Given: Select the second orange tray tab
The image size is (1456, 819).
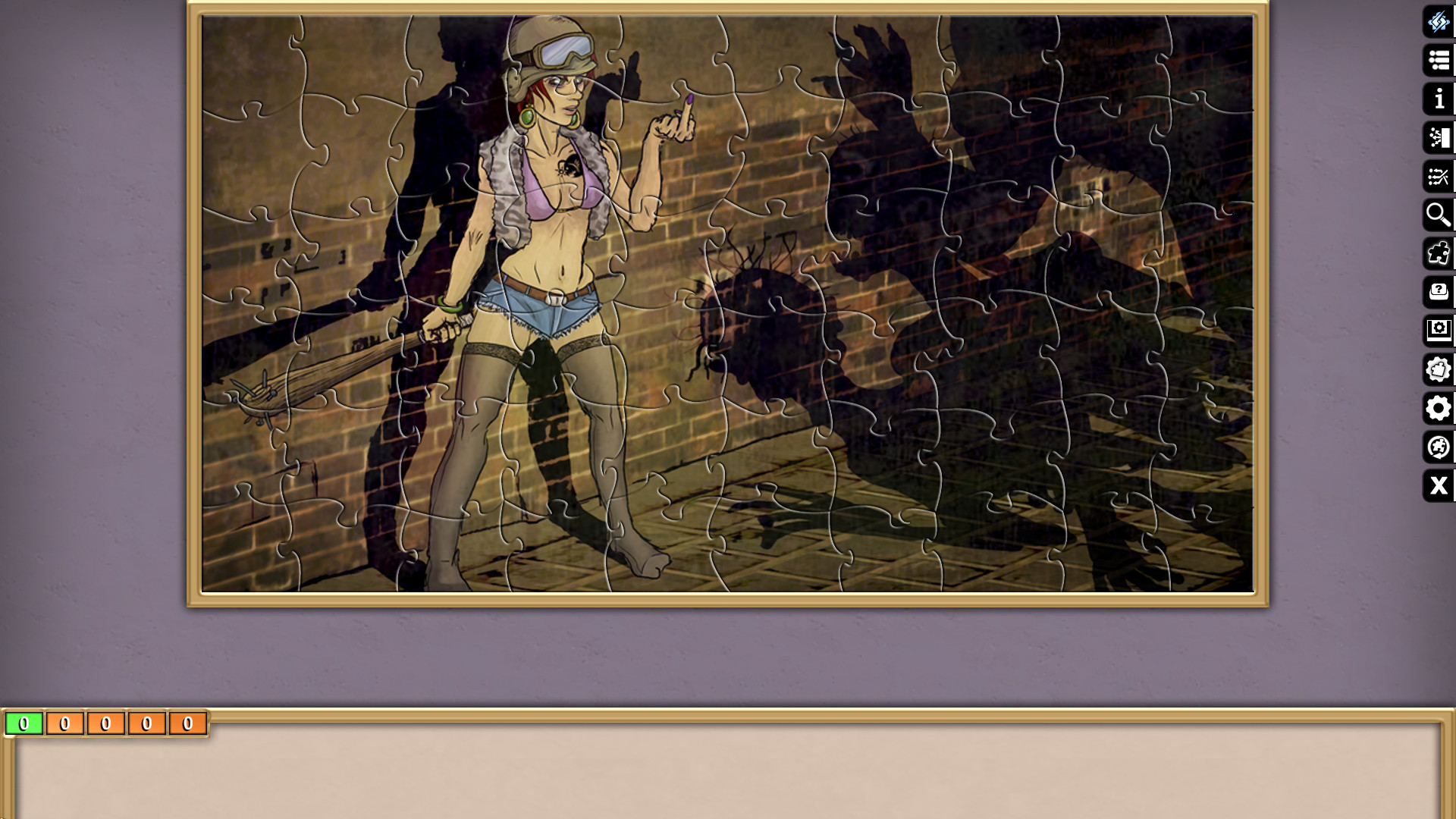Looking at the screenshot, I should [x=105, y=723].
